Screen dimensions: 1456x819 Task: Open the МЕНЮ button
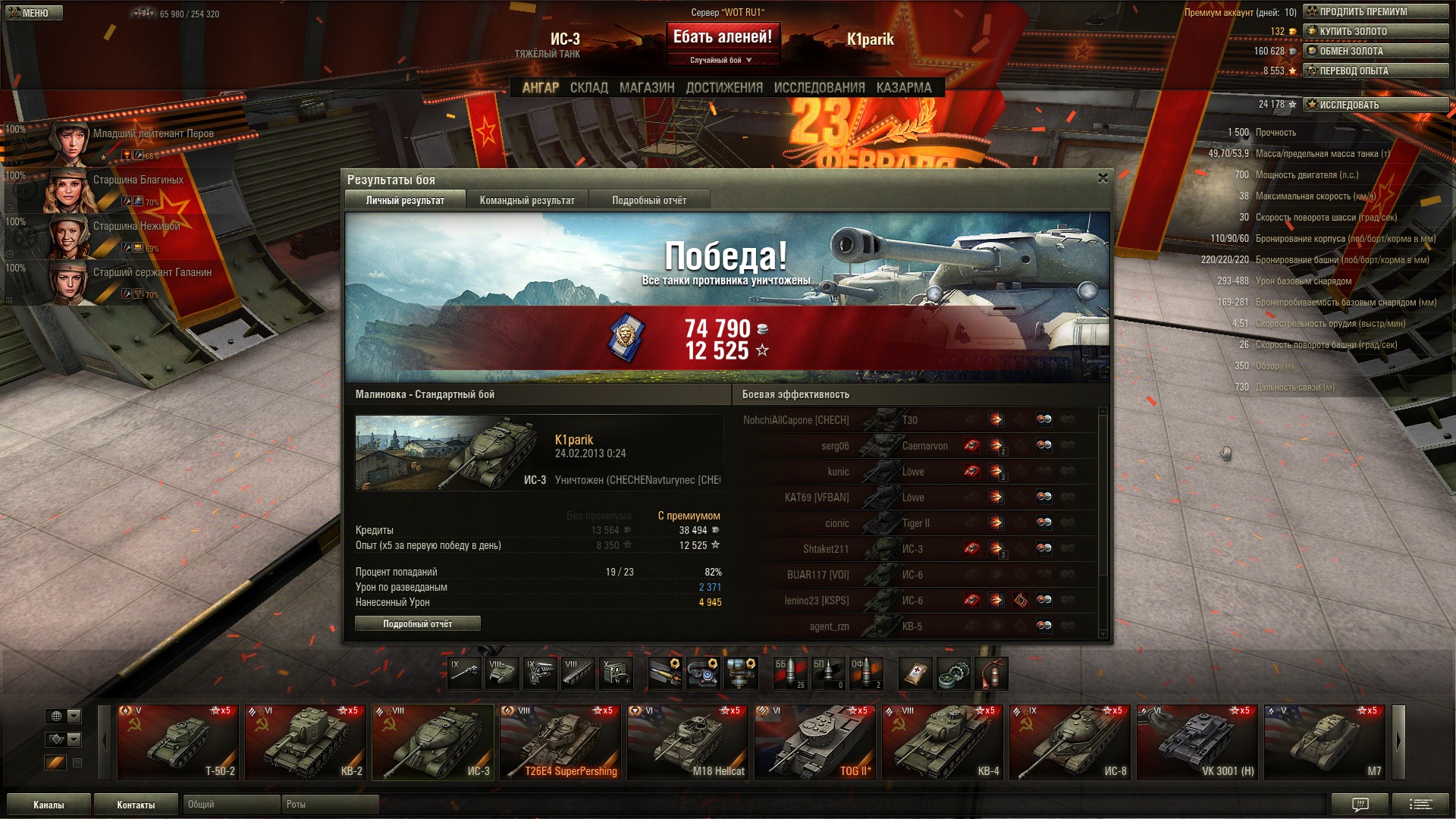[x=33, y=13]
